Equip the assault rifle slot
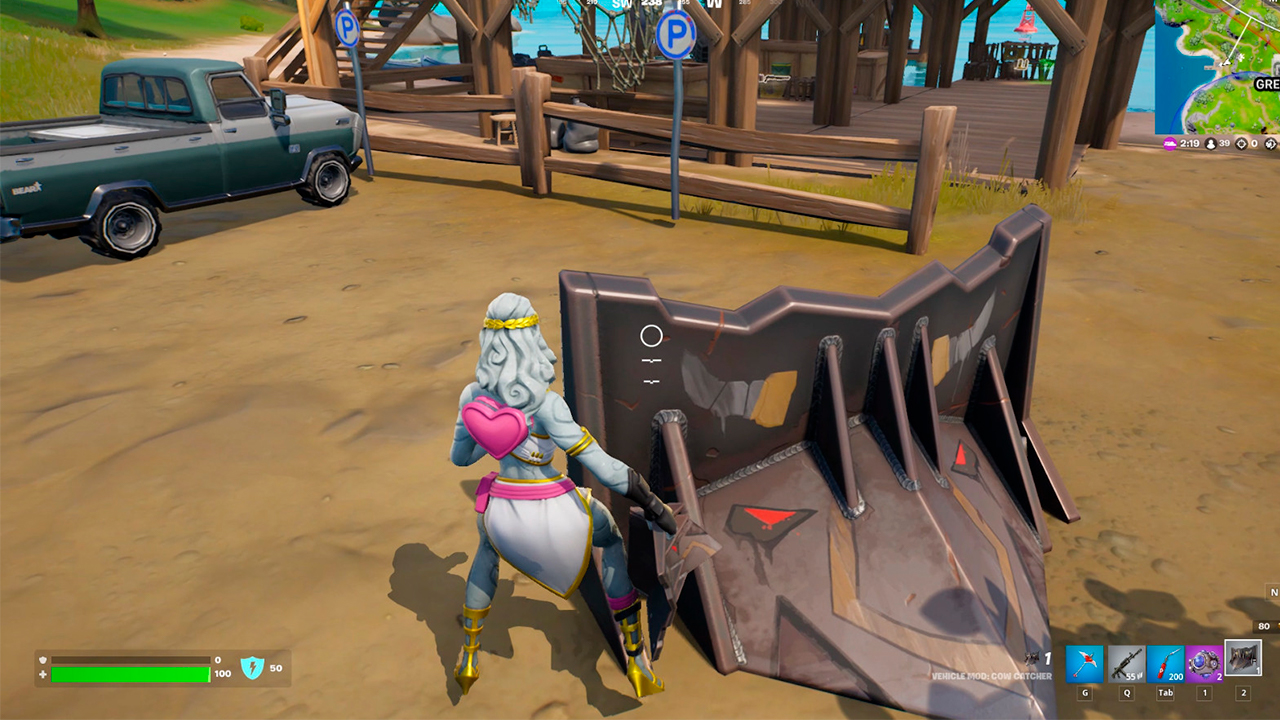Image resolution: width=1280 pixels, height=720 pixels. (x=1125, y=664)
